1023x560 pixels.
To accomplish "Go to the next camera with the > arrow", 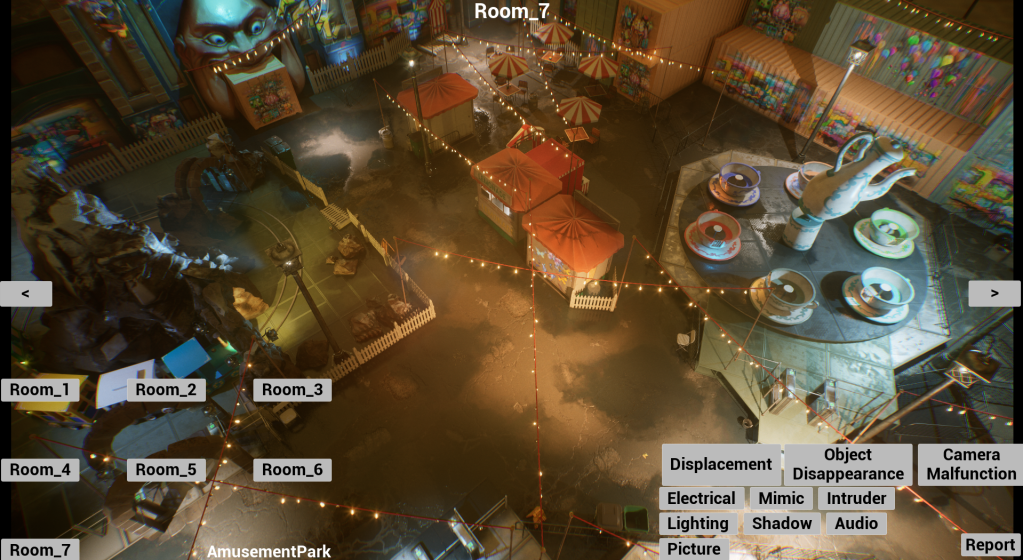I will point(994,293).
